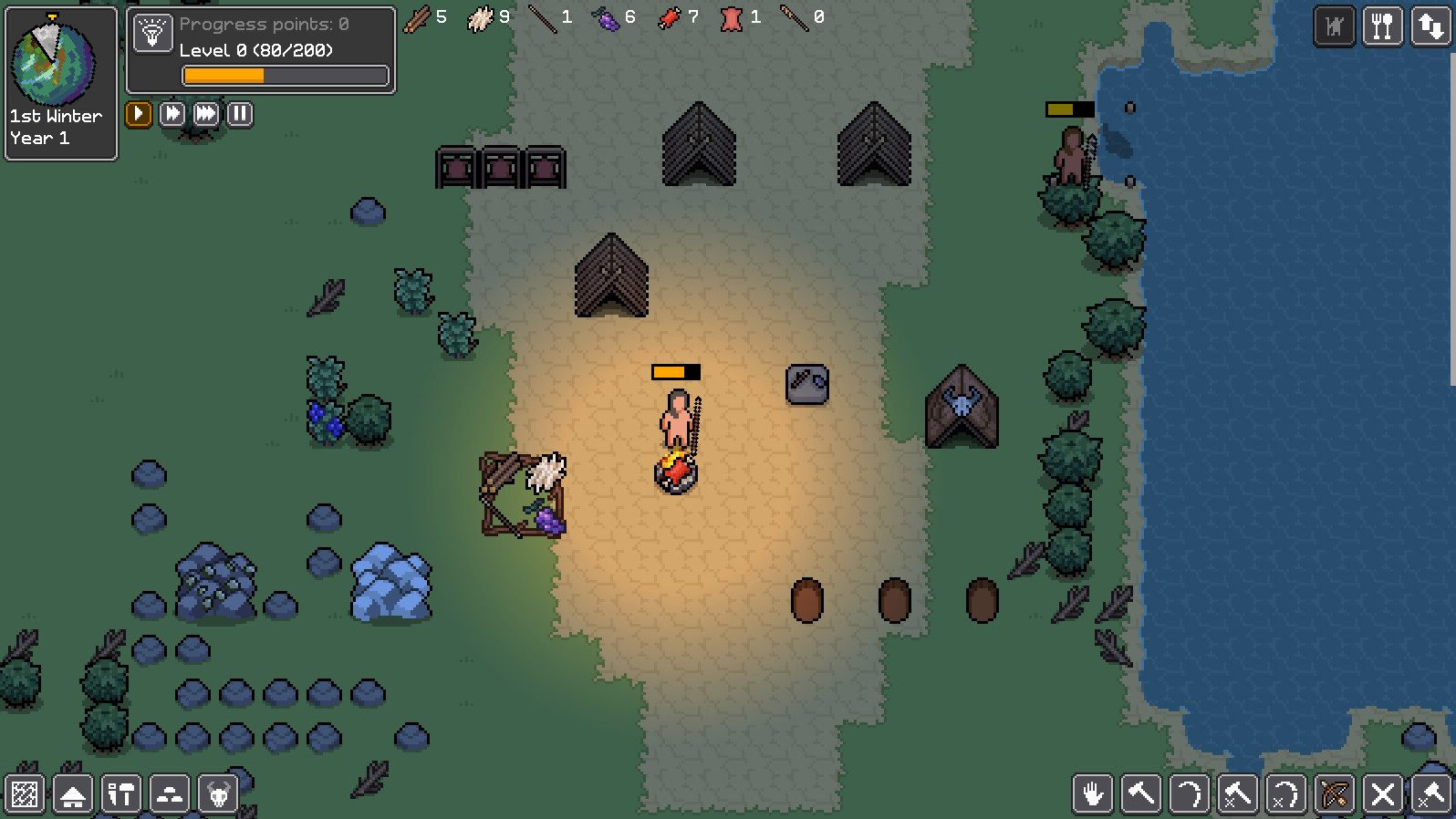Select the Hand move tool

coord(1092,794)
